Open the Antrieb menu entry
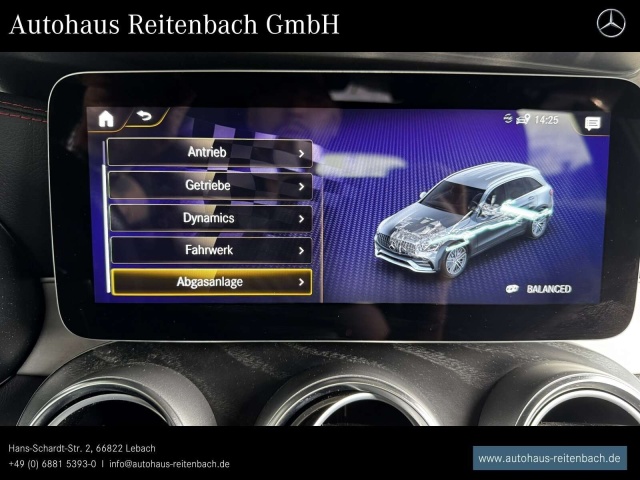This screenshot has width=640, height=480. click(x=209, y=152)
